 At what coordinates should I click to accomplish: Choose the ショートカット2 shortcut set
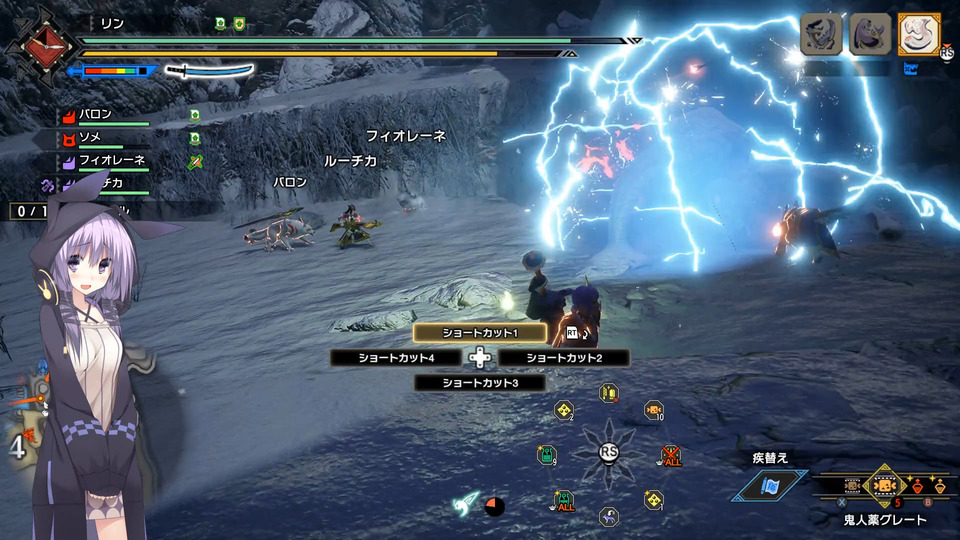[x=564, y=358]
